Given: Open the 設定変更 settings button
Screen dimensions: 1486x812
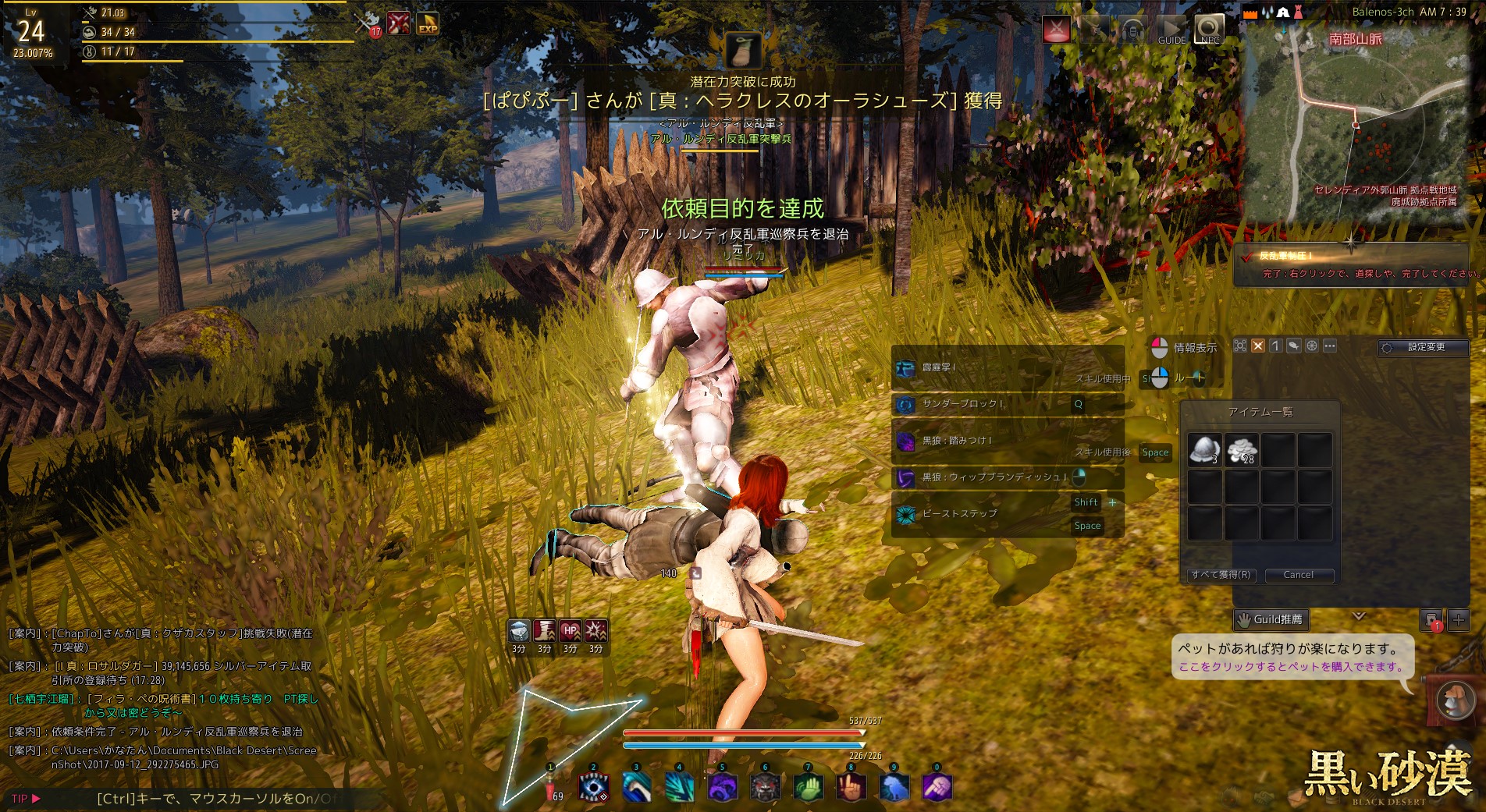Looking at the screenshot, I should 1424,347.
